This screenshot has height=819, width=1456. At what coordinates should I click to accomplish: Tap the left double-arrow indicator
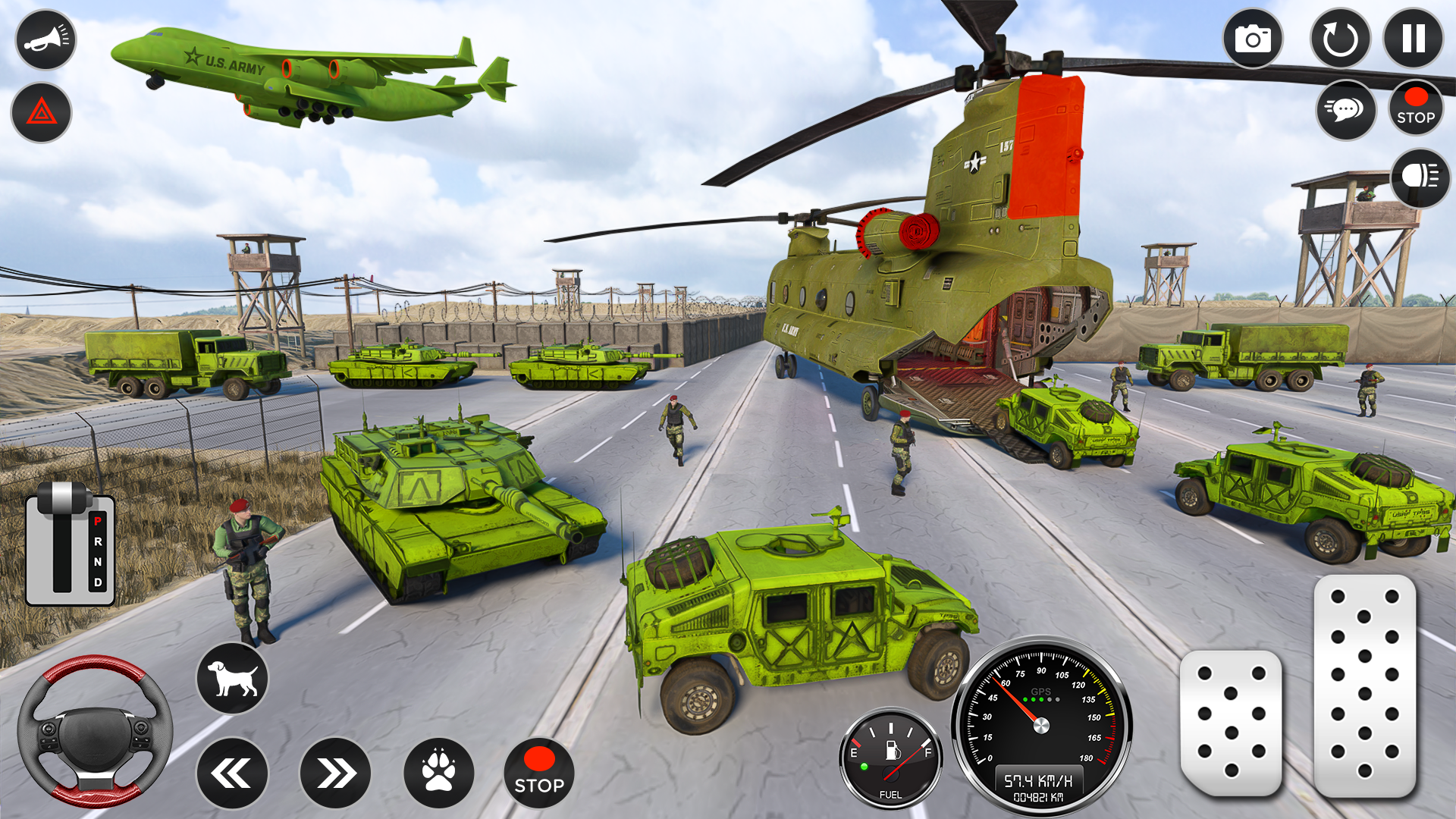[233, 772]
